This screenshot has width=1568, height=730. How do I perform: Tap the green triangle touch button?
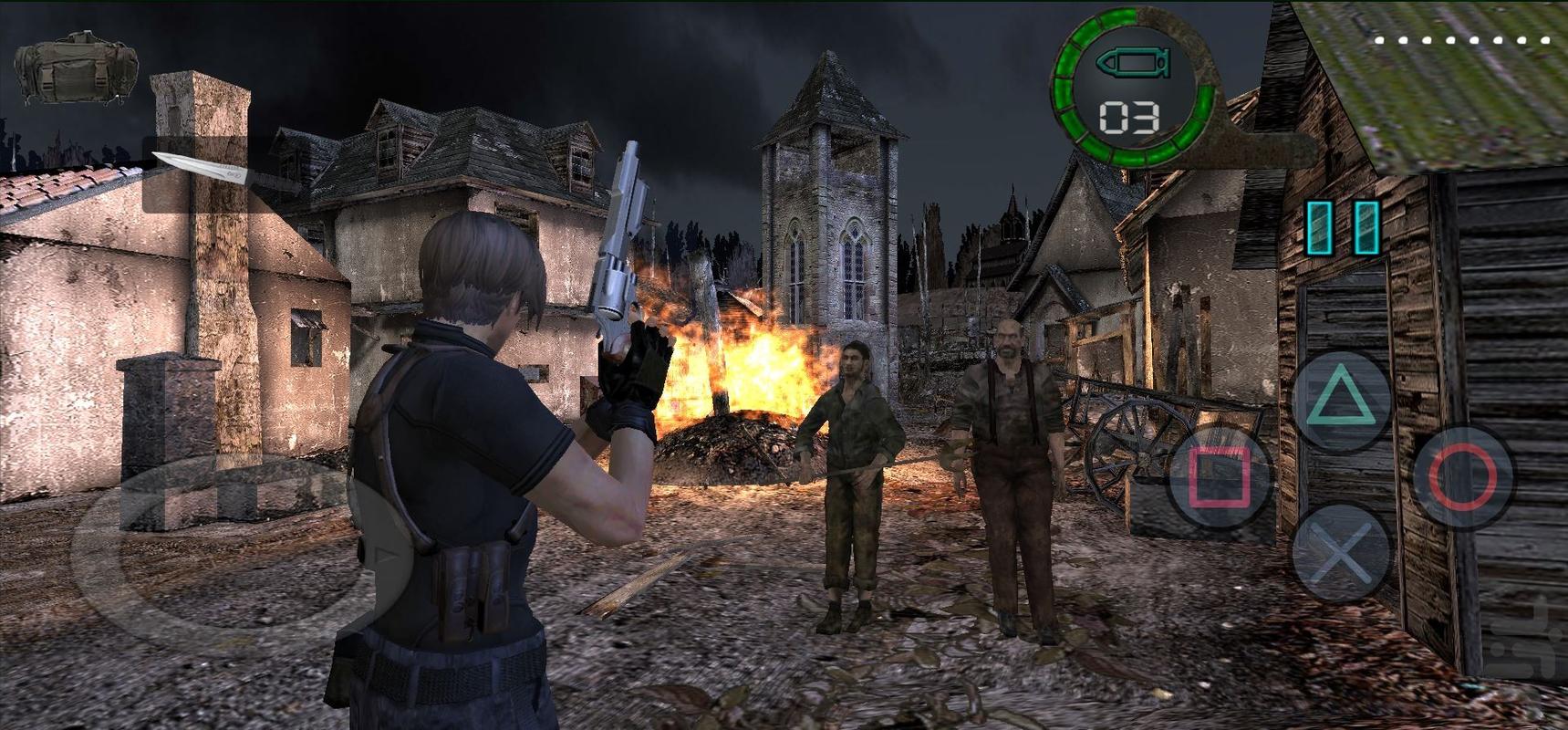pyautogui.click(x=1341, y=399)
